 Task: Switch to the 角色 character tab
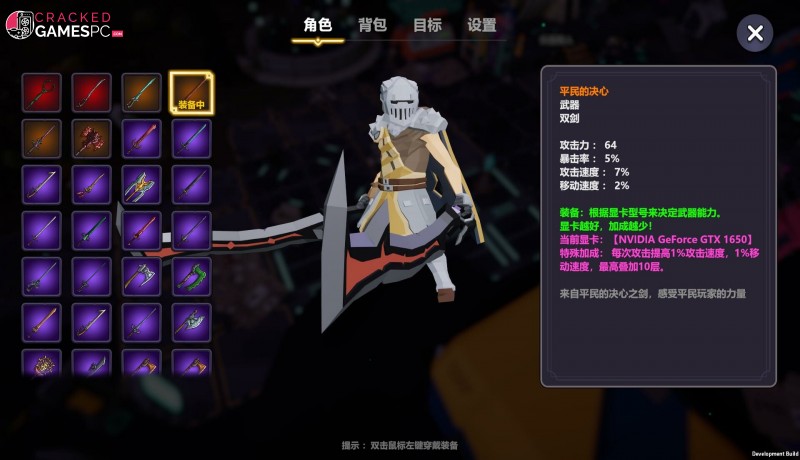pos(317,25)
